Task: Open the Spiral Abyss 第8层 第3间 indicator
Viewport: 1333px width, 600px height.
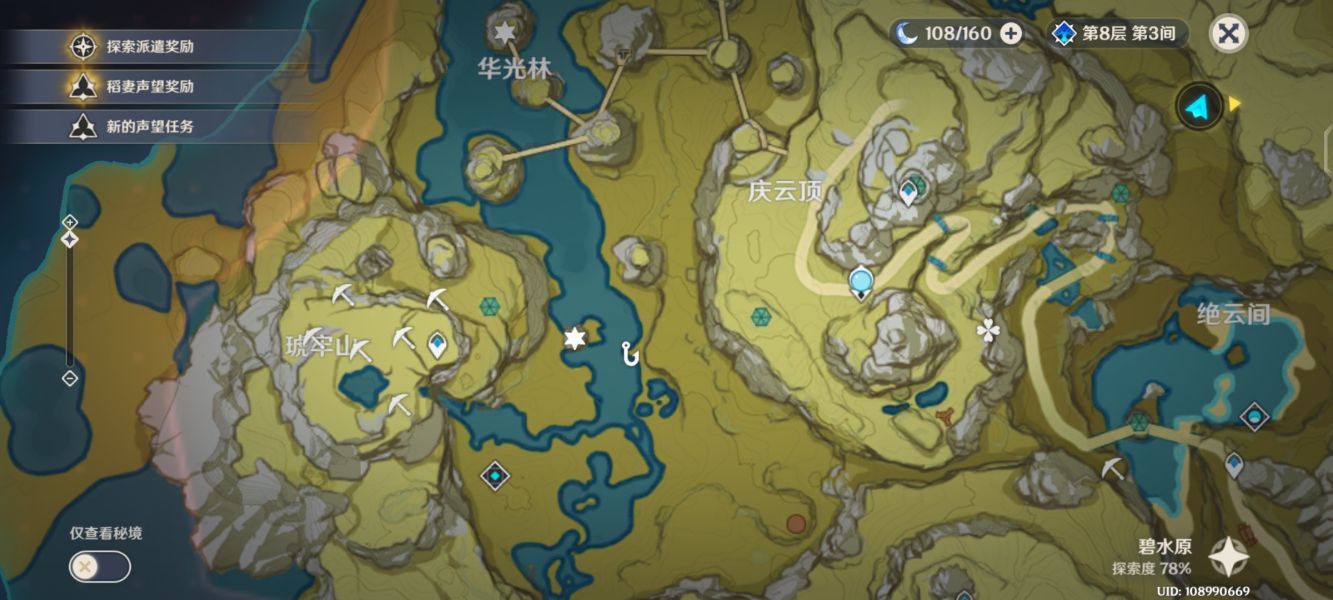Action: tap(1117, 33)
